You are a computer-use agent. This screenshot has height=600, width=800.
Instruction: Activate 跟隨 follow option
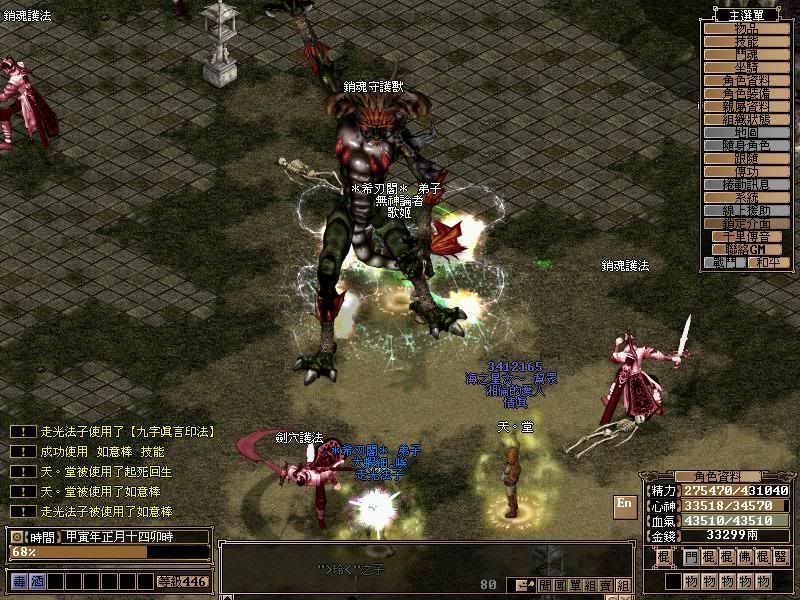pyautogui.click(x=747, y=159)
